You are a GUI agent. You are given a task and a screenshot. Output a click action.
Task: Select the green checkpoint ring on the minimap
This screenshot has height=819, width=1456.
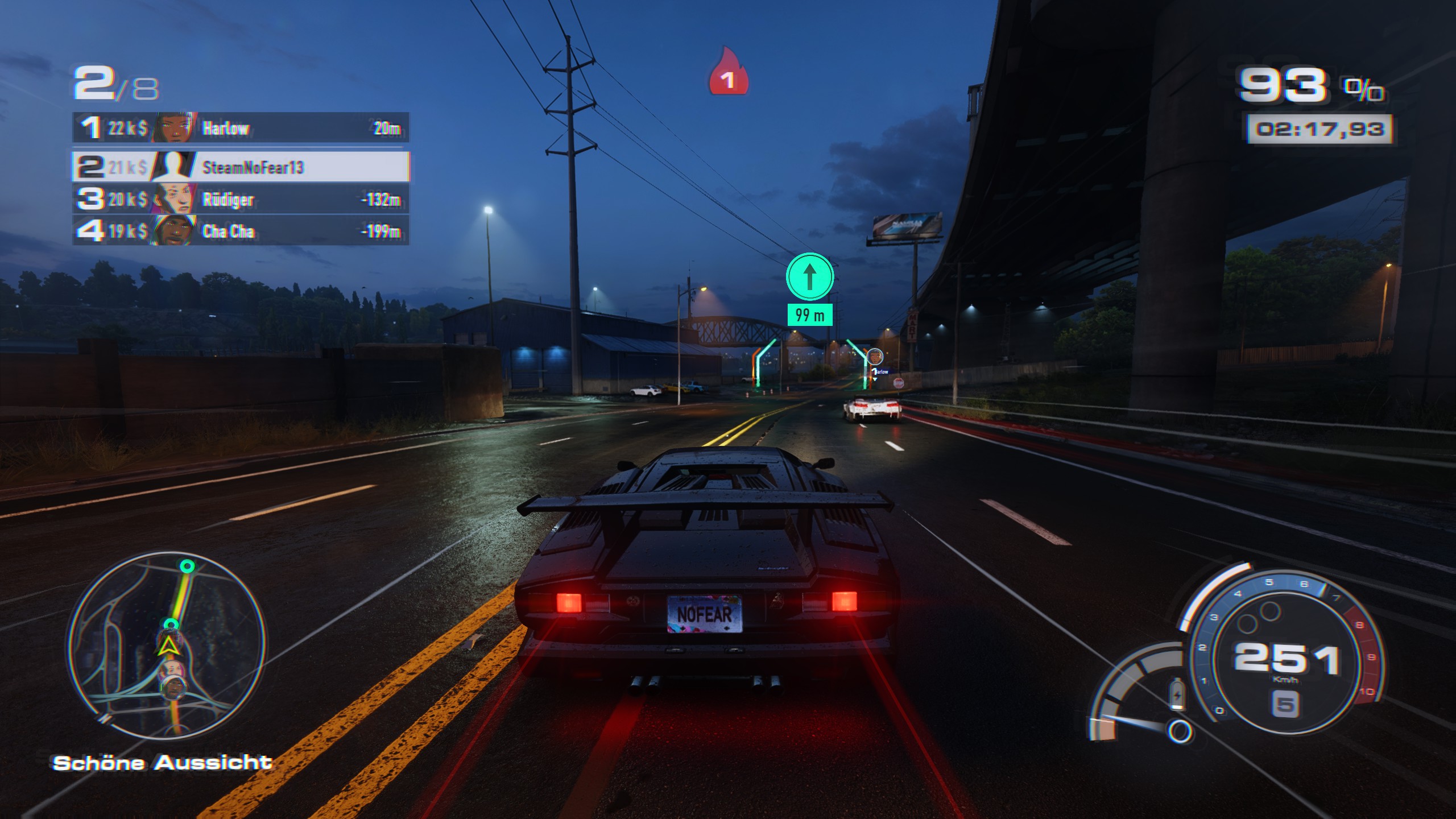point(187,566)
